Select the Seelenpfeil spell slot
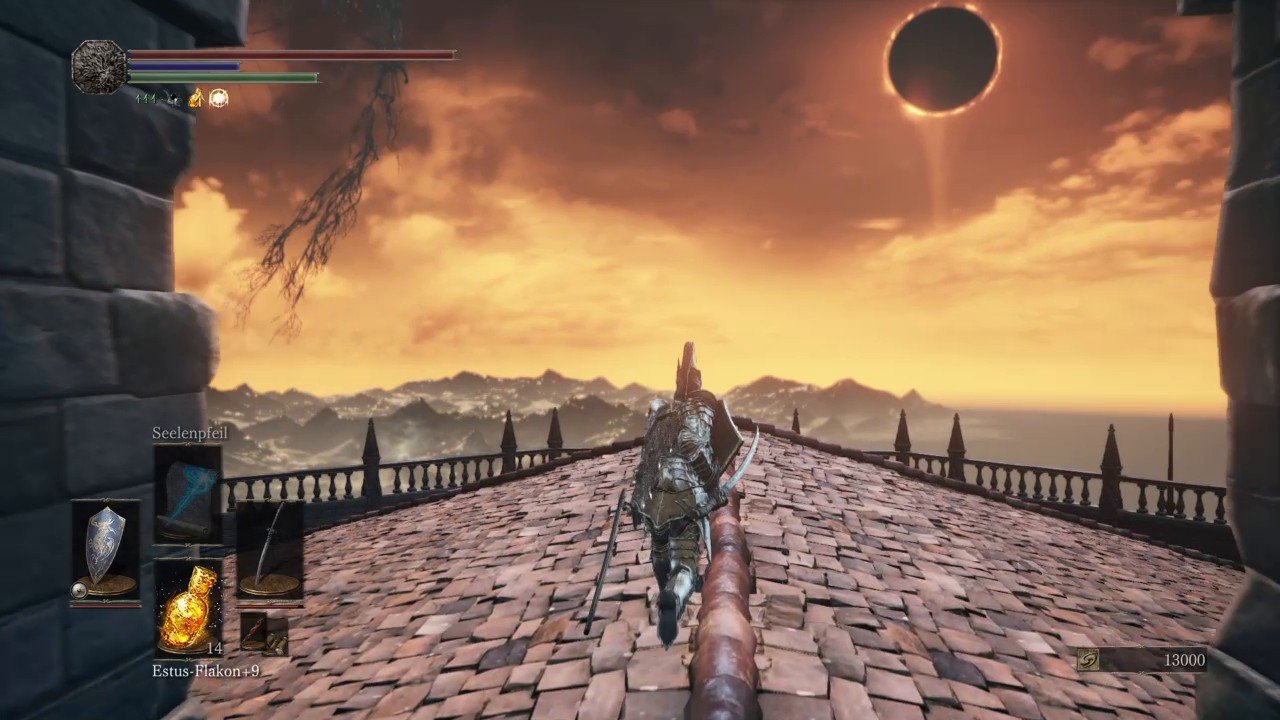 tap(188, 494)
